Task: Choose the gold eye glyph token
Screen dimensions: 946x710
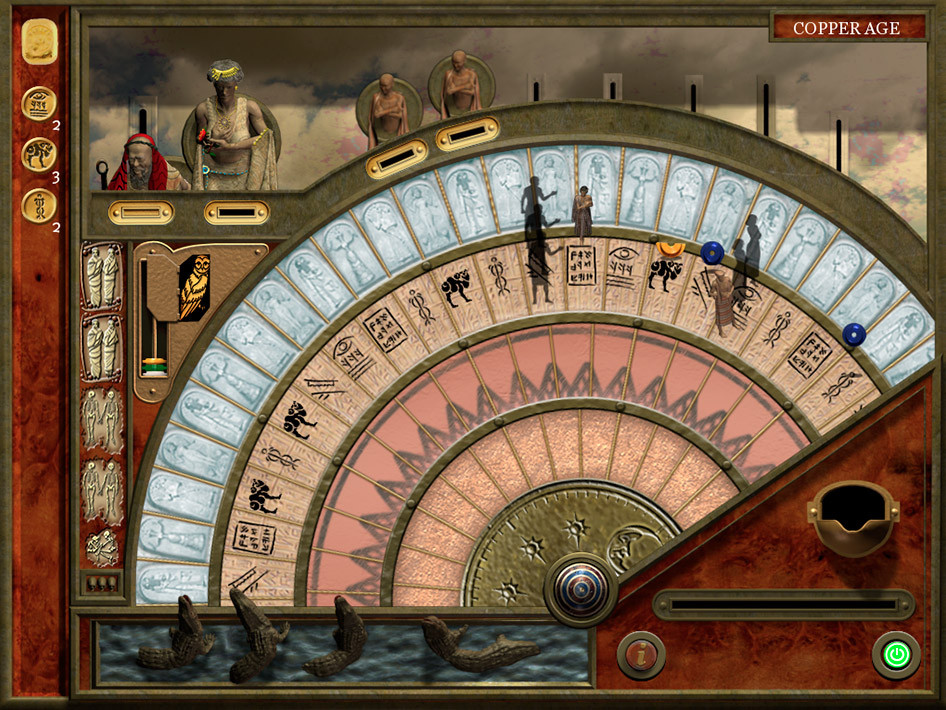Action: (x=40, y=103)
